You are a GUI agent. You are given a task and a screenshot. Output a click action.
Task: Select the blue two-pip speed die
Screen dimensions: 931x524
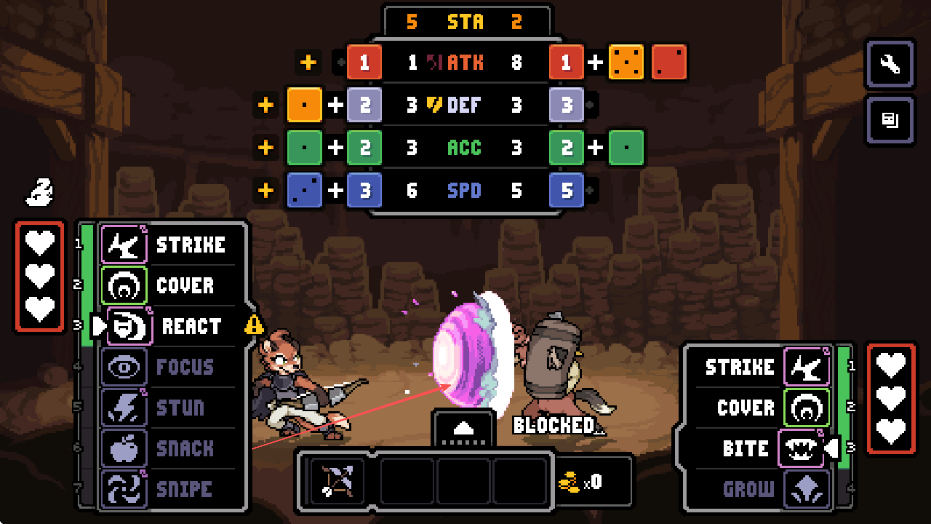click(x=303, y=189)
